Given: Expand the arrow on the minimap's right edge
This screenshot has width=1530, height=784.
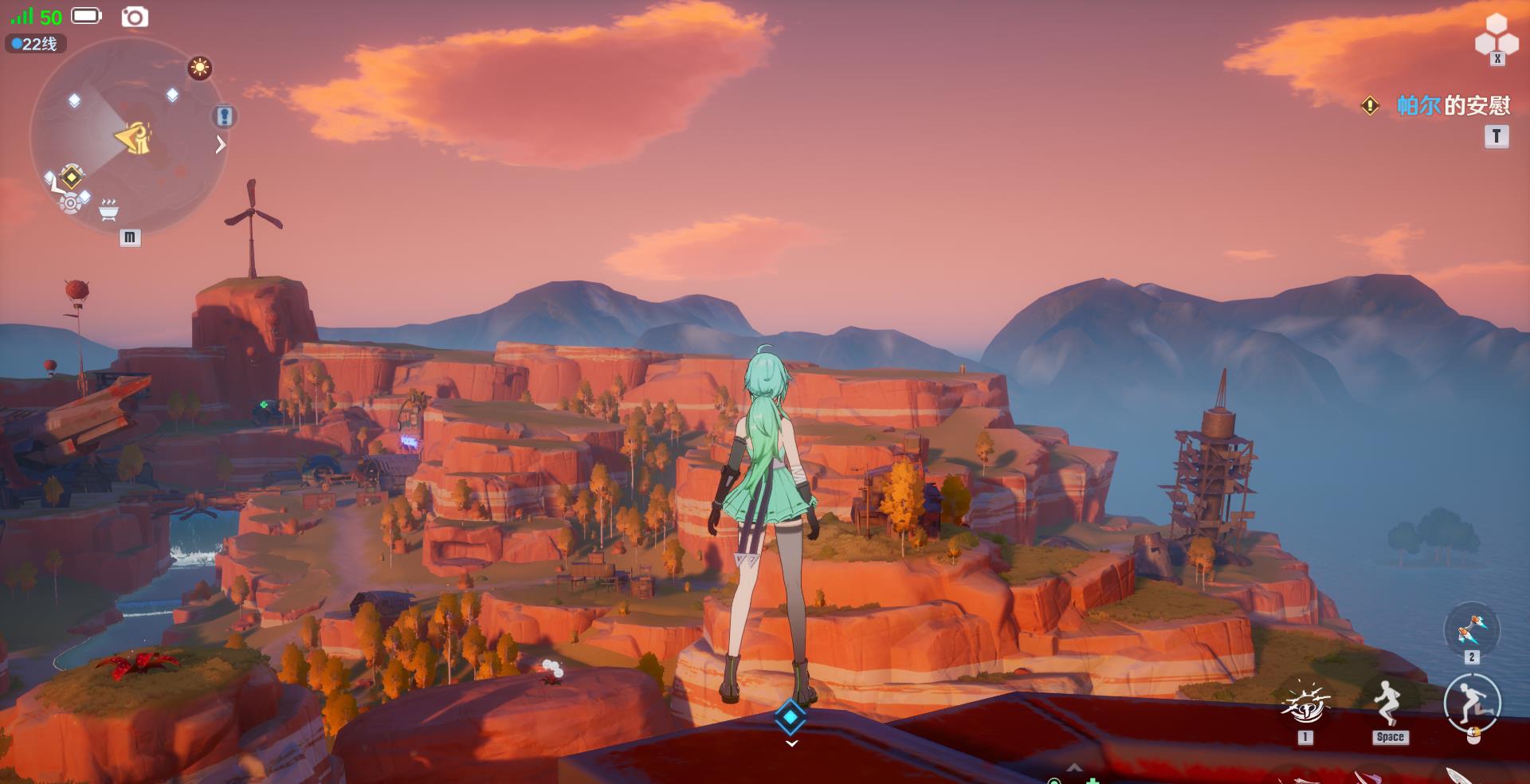Looking at the screenshot, I should pyautogui.click(x=221, y=145).
